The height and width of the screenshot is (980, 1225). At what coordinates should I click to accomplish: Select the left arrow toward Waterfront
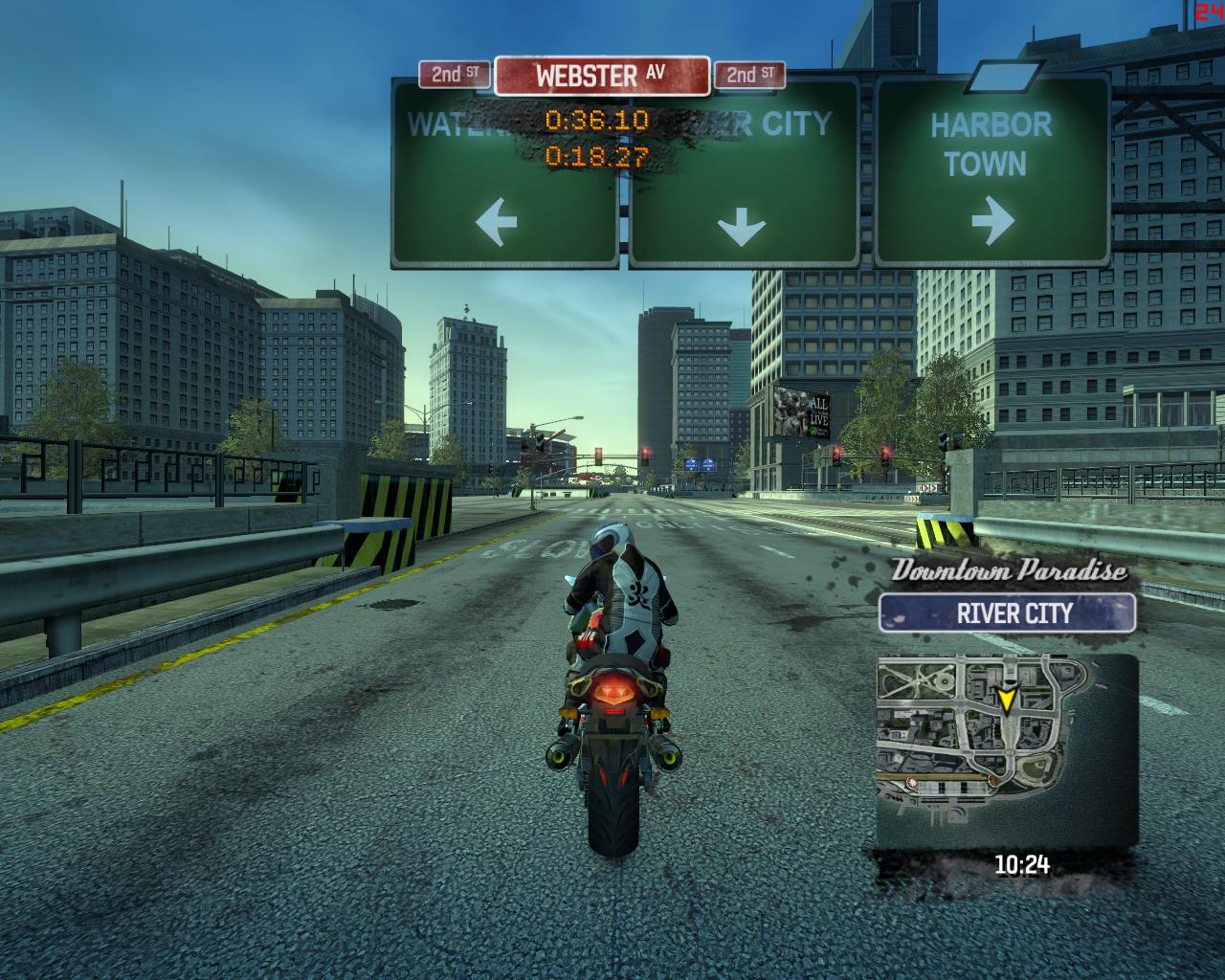(x=498, y=222)
